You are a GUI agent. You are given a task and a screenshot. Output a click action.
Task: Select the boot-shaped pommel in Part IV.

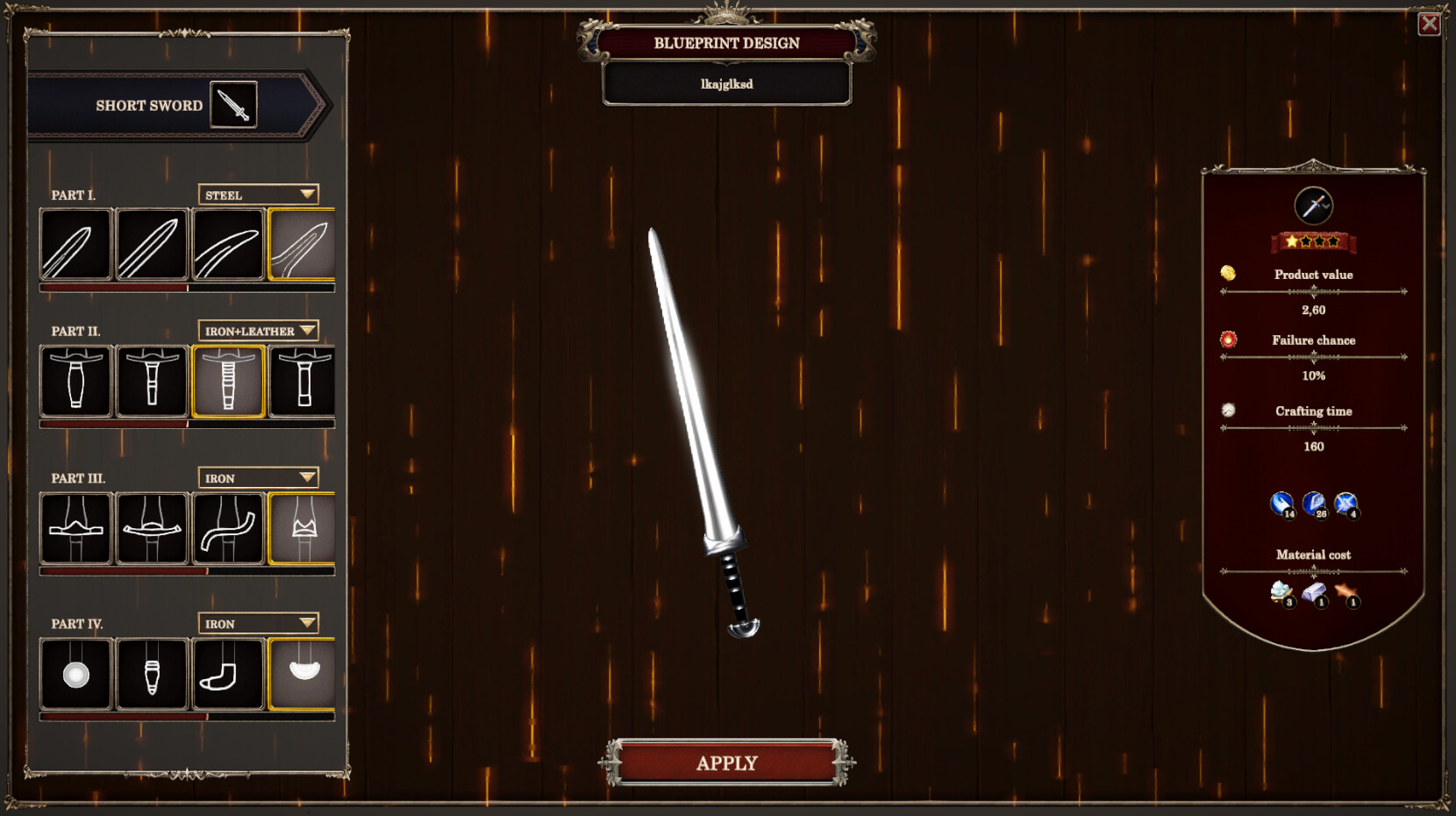pyautogui.click(x=227, y=672)
